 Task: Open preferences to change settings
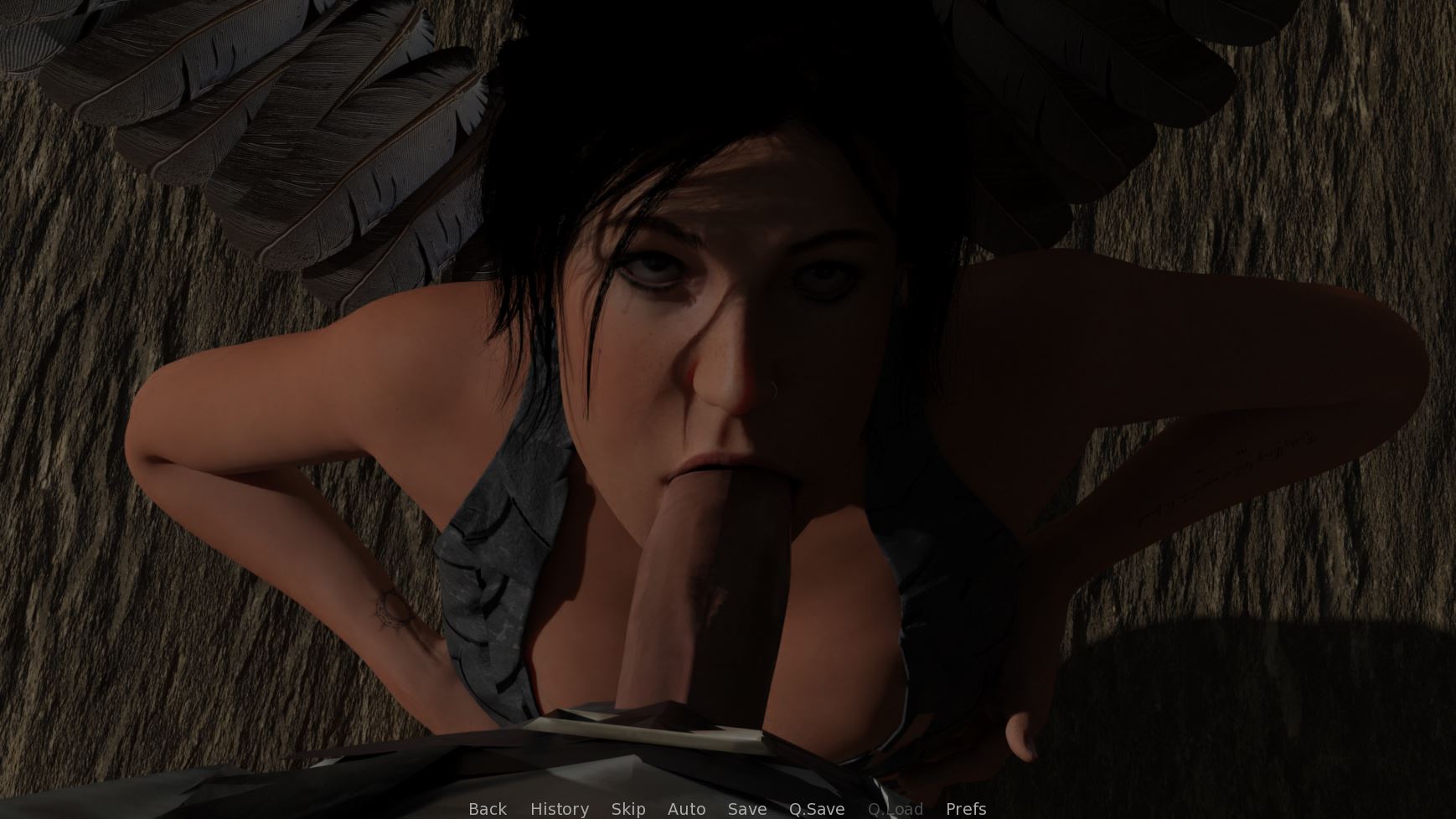click(x=965, y=809)
